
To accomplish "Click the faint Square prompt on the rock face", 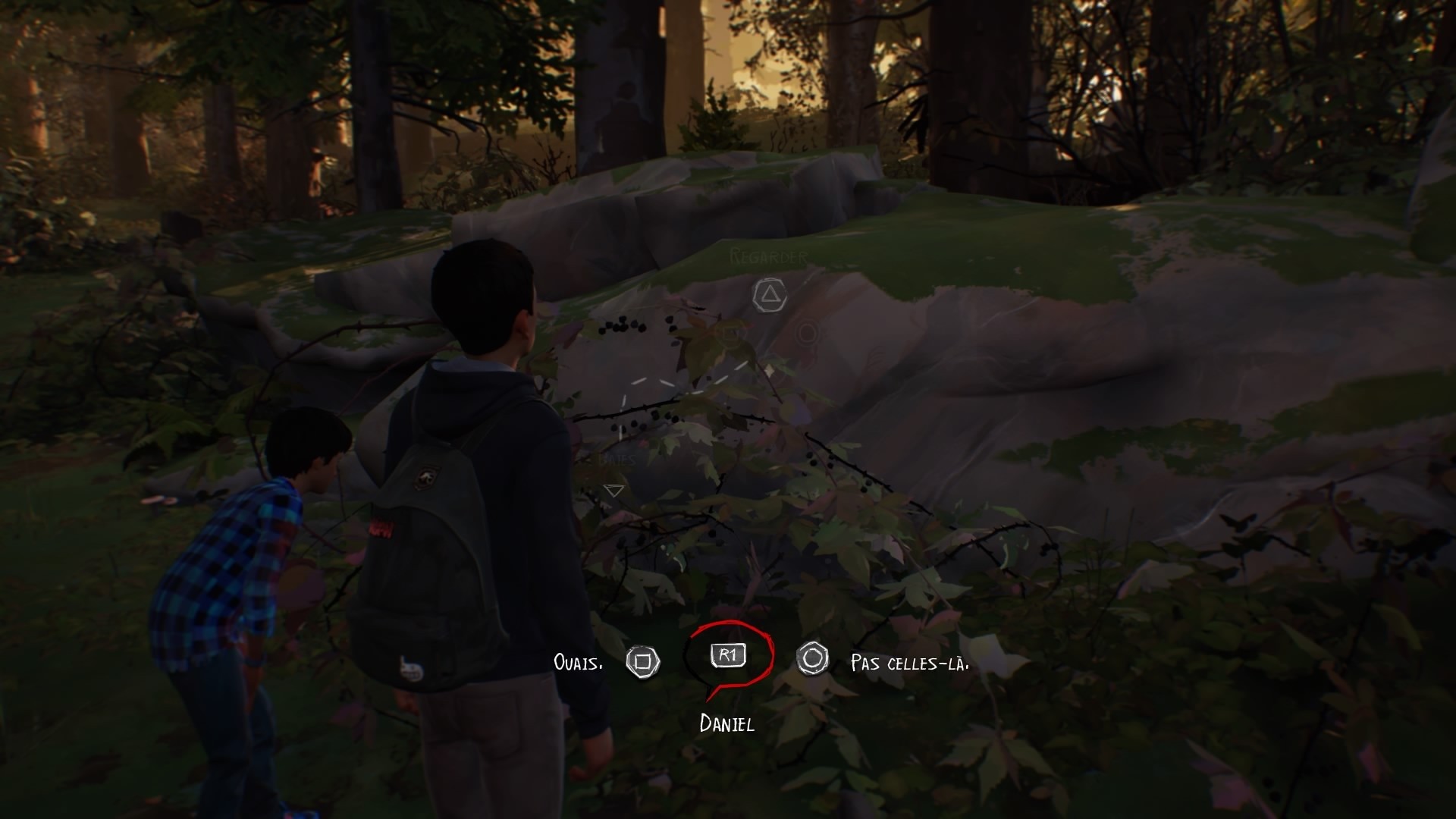I will click(x=730, y=334).
